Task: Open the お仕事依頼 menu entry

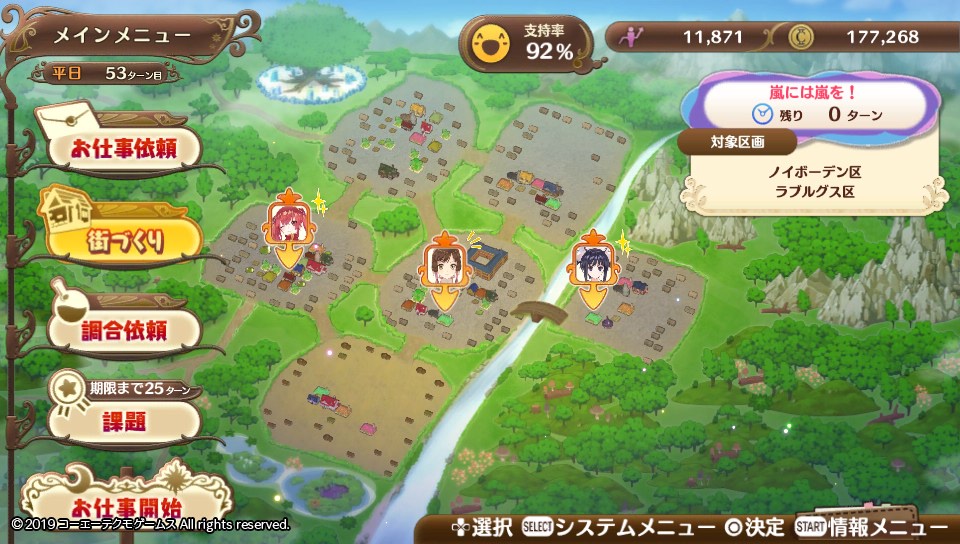Action: point(122,150)
